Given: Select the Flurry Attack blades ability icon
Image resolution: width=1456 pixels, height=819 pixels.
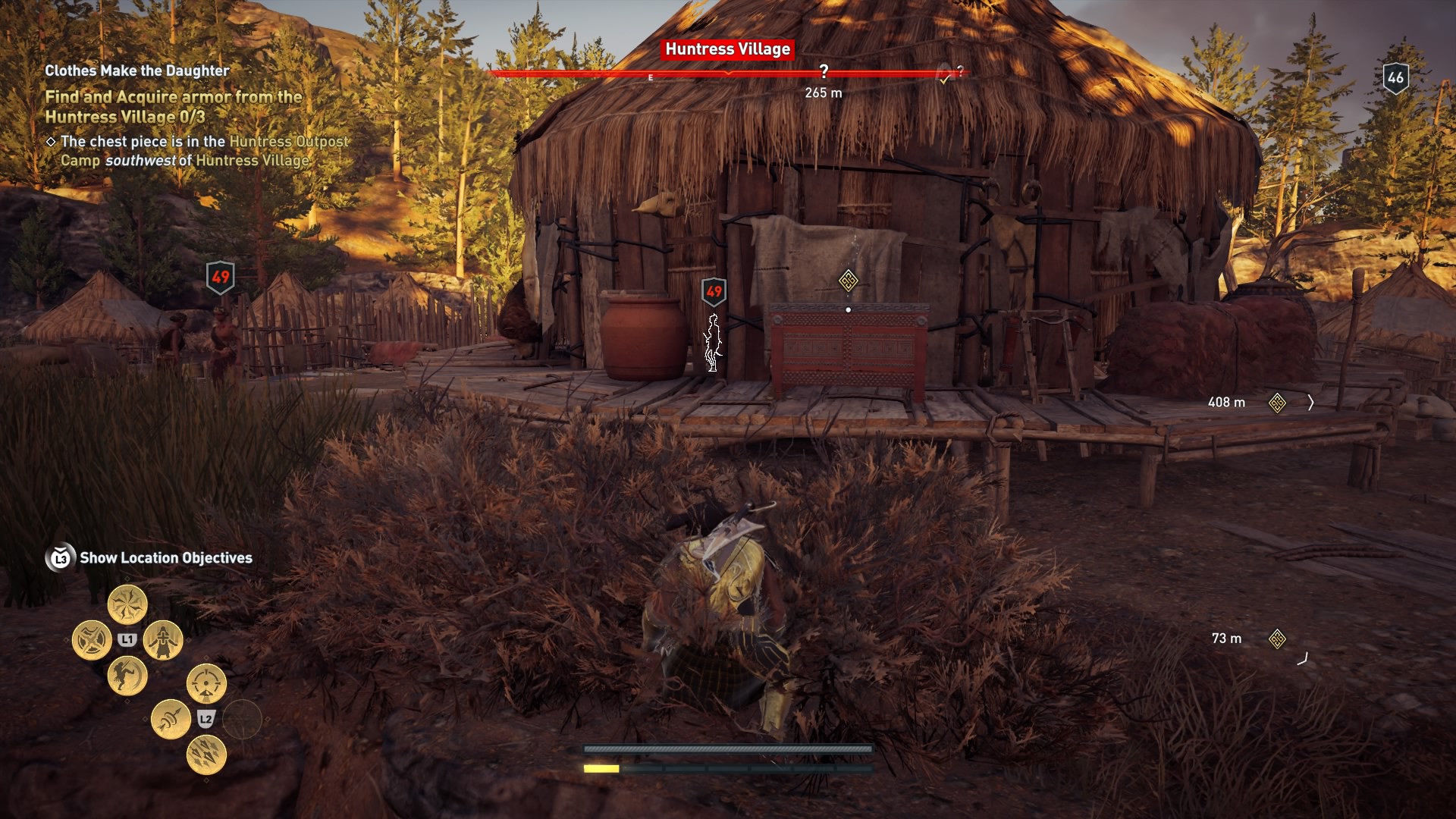Looking at the screenshot, I should (x=93, y=639).
